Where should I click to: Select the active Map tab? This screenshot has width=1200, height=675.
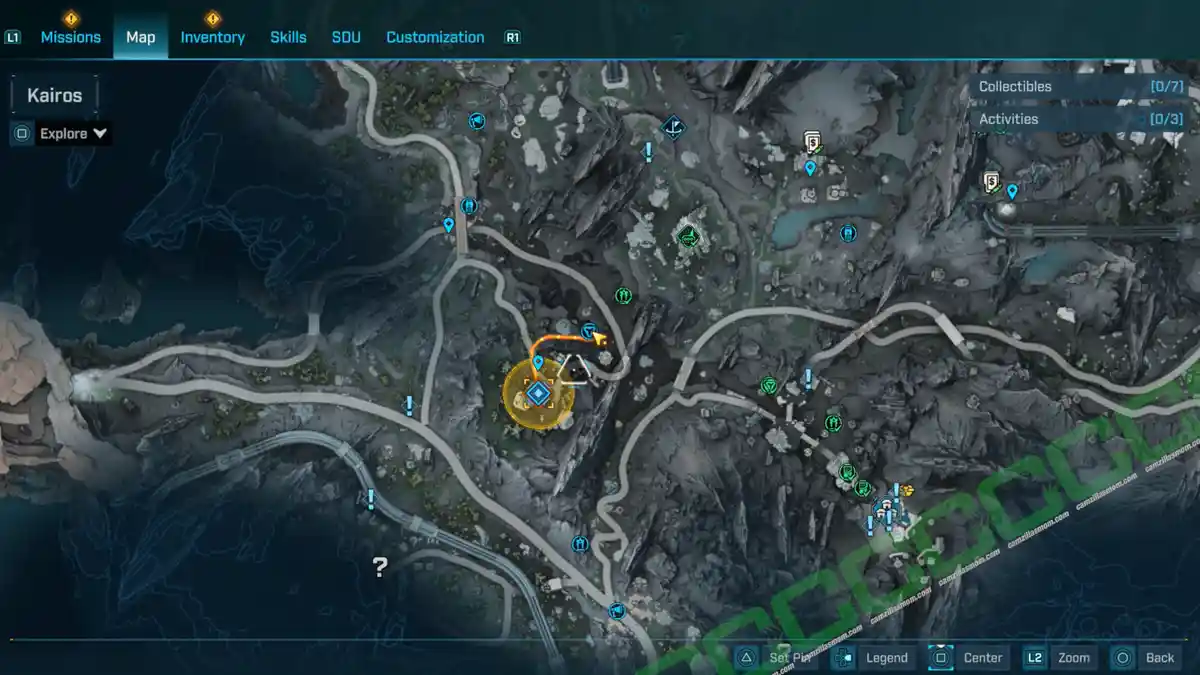coord(140,37)
